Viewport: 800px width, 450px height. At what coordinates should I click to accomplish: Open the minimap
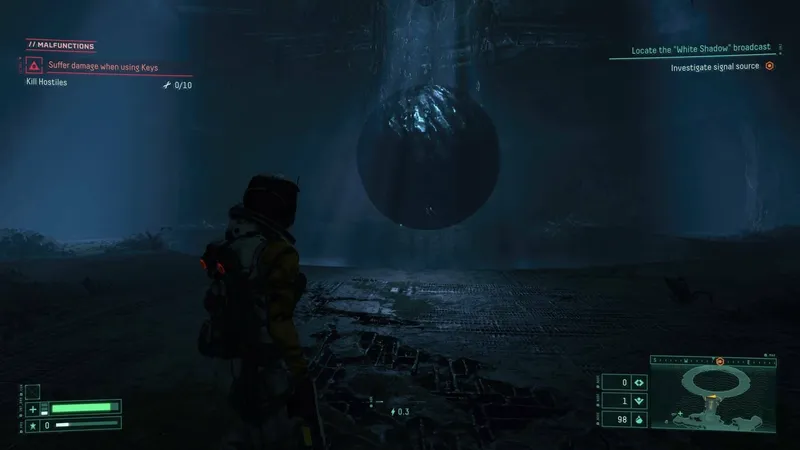[x=714, y=395]
